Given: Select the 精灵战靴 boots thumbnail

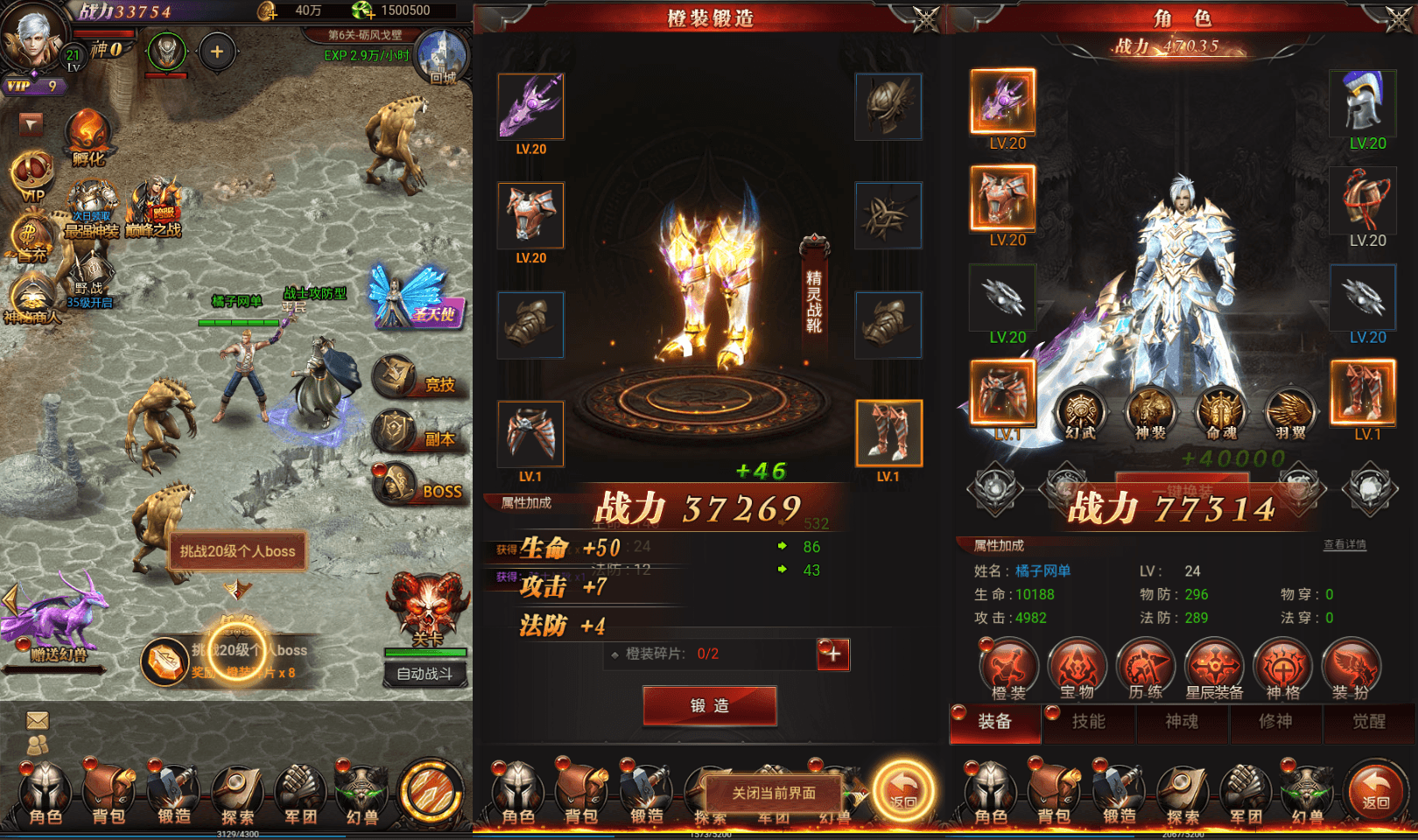Looking at the screenshot, I should click(891, 431).
